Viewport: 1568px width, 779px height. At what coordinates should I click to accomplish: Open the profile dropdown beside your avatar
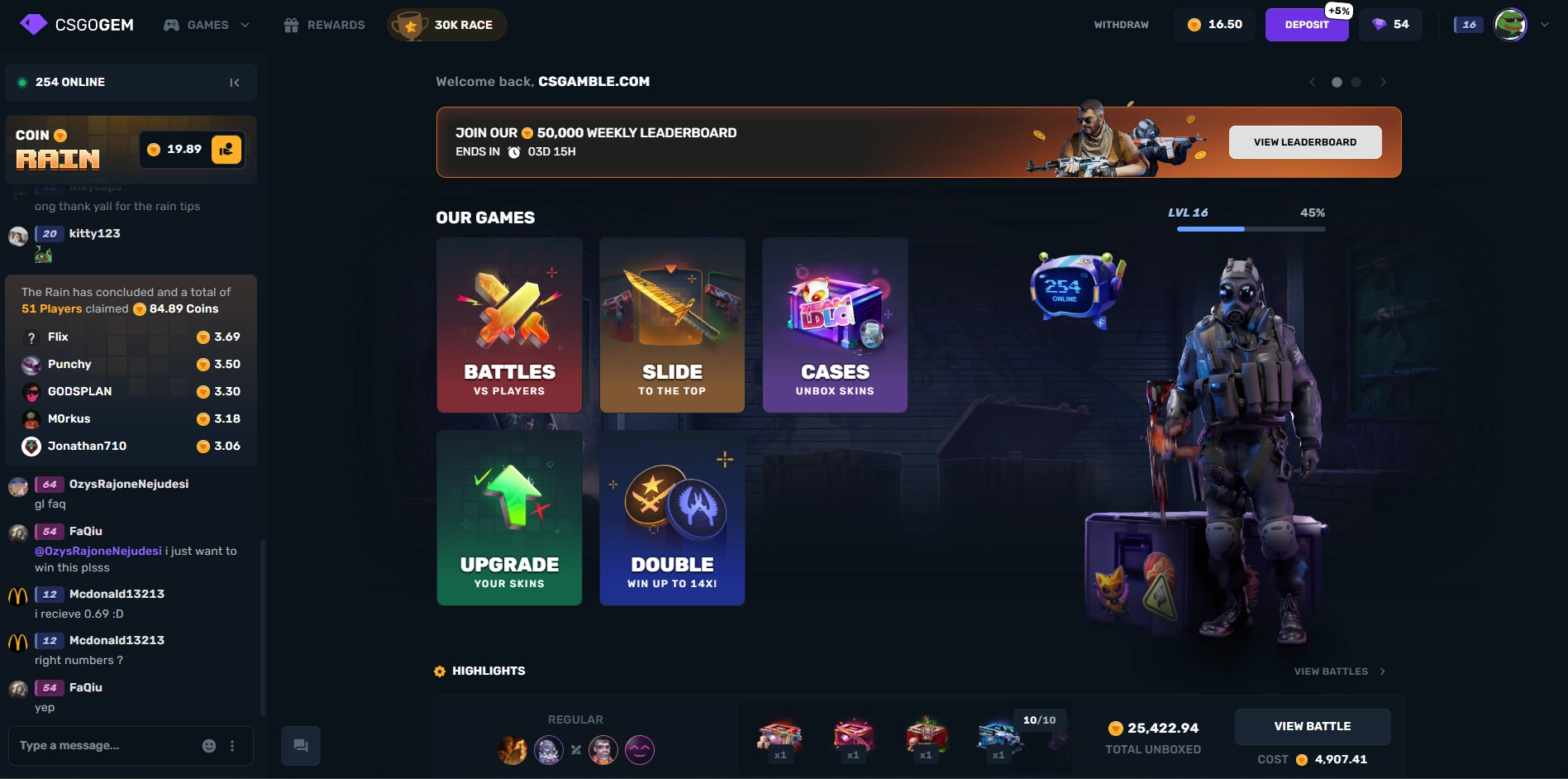click(x=1542, y=24)
